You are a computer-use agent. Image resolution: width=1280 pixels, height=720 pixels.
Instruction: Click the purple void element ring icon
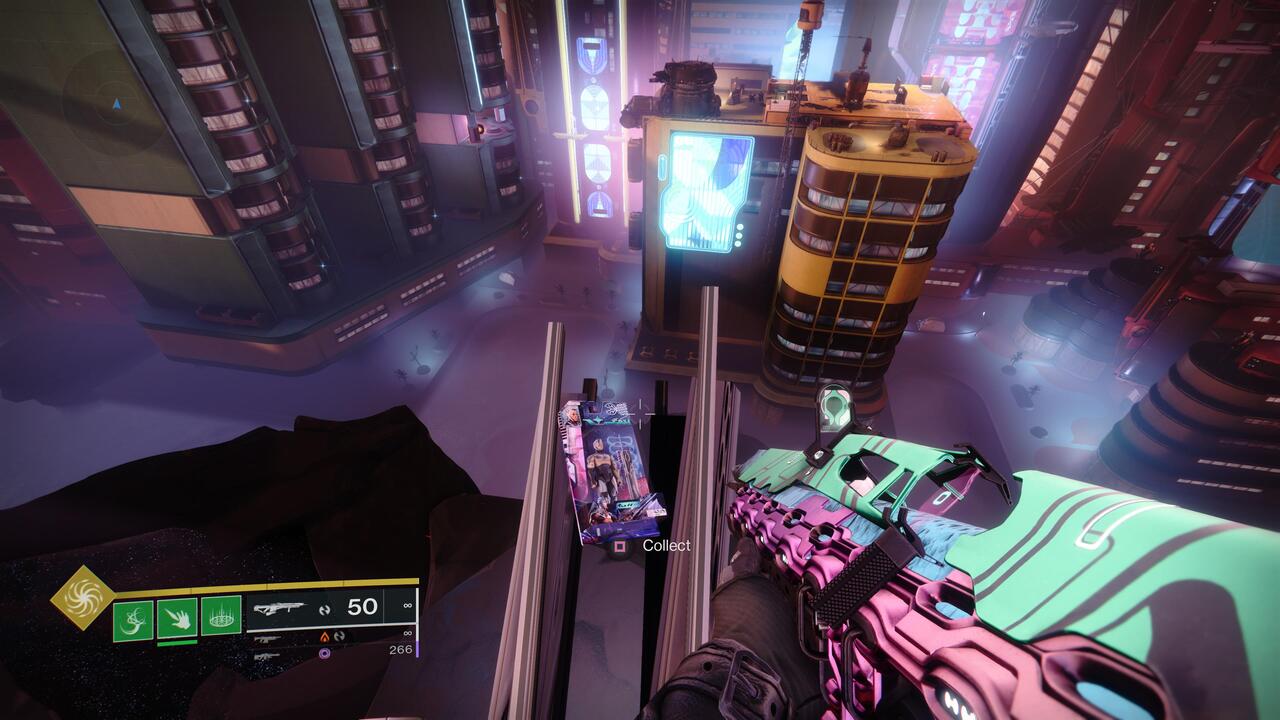coord(323,655)
